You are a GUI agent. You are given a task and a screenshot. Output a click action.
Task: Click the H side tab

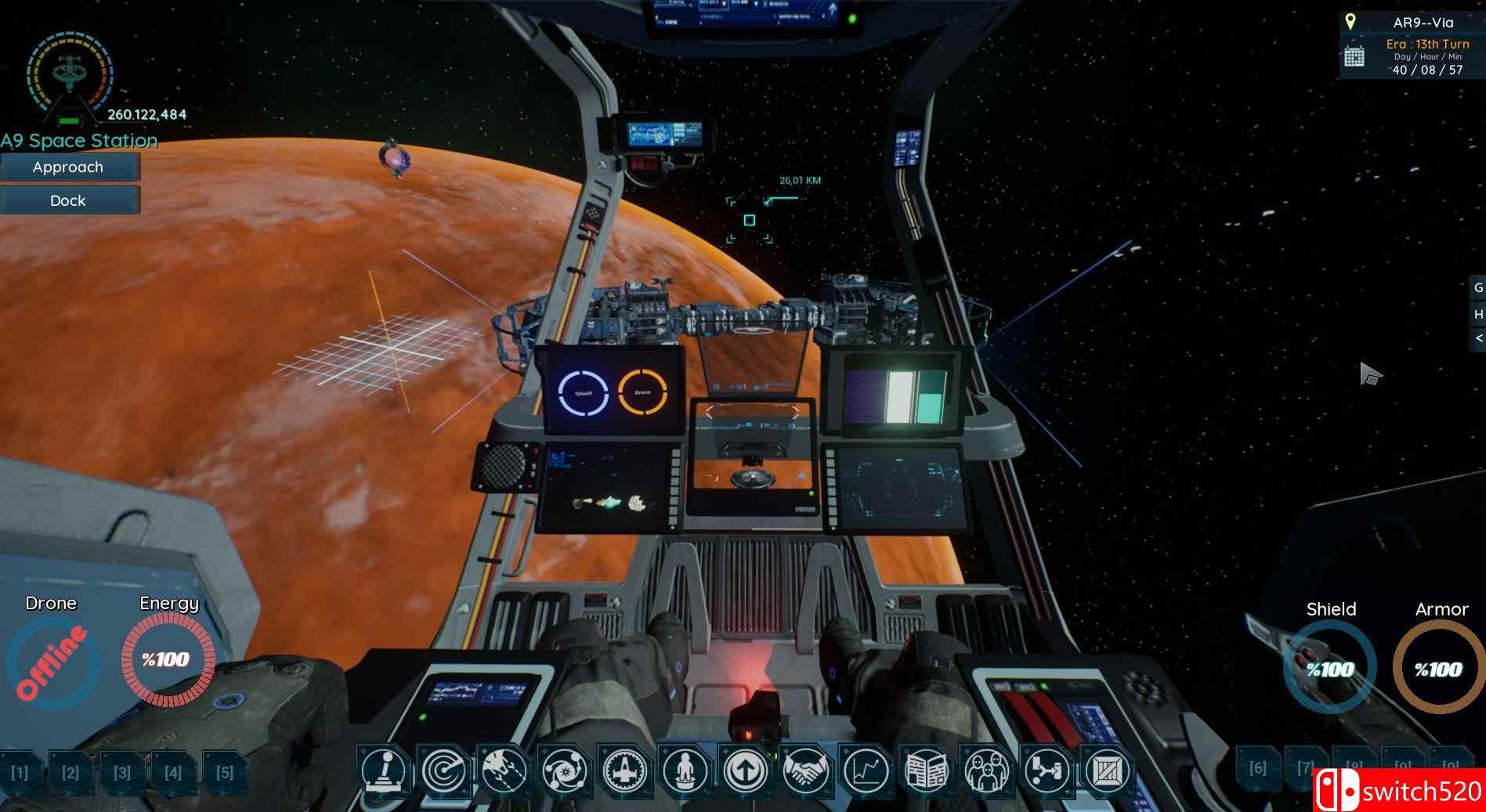tap(1478, 314)
